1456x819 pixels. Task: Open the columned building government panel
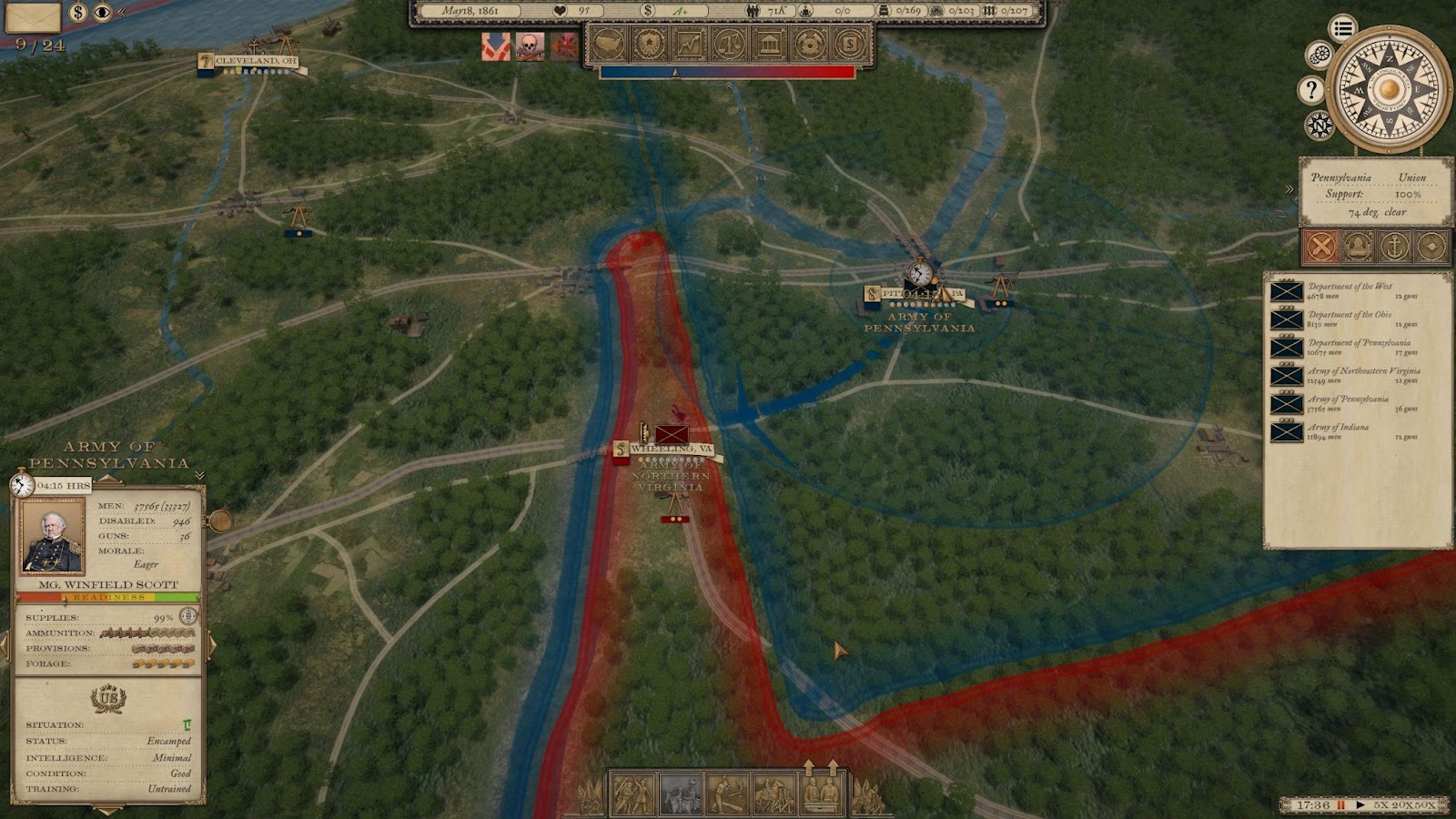point(770,43)
